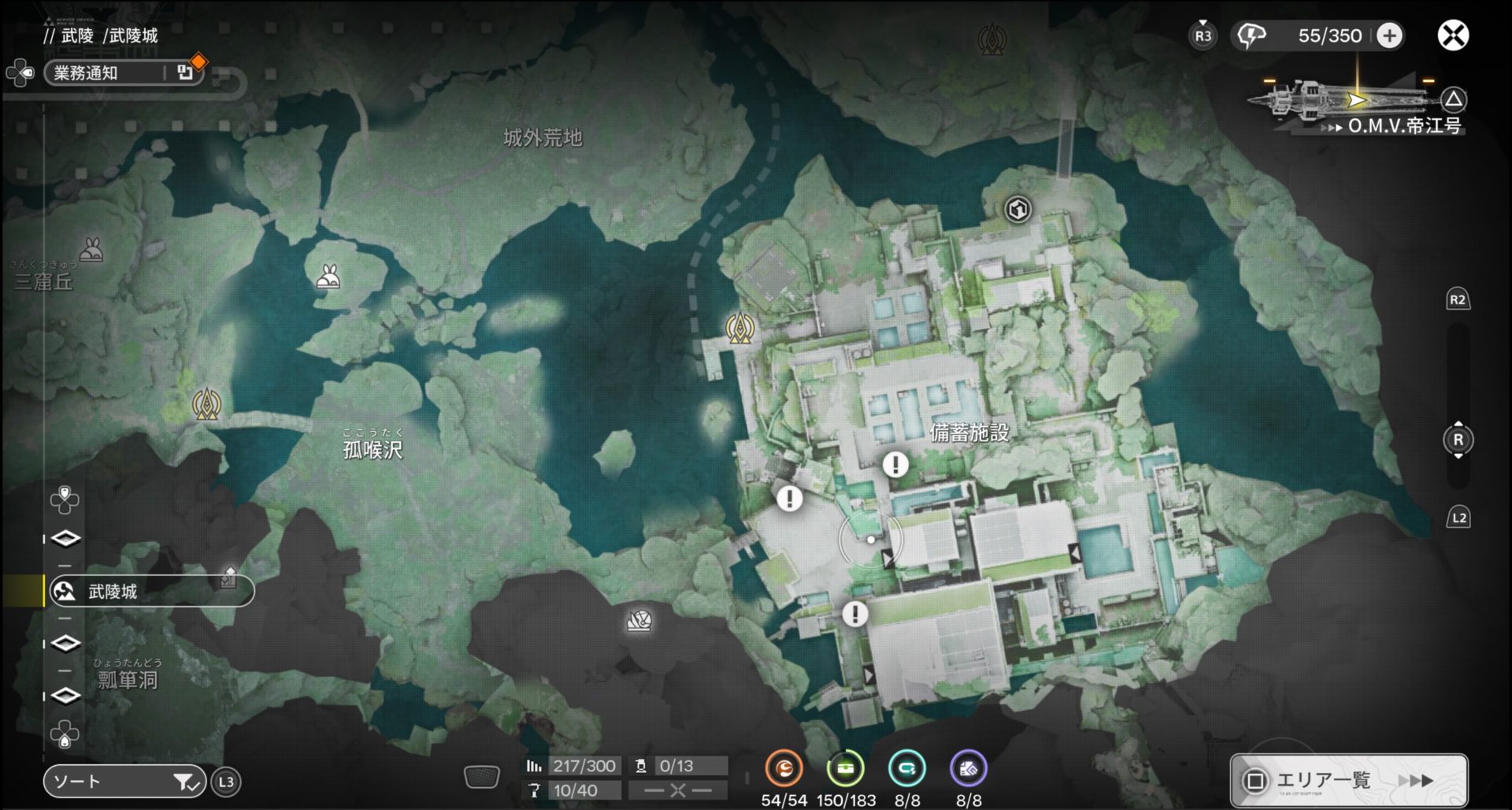Image resolution: width=1512 pixels, height=810 pixels.
Task: Open the エリア一覧 area list
Action: (1348, 780)
